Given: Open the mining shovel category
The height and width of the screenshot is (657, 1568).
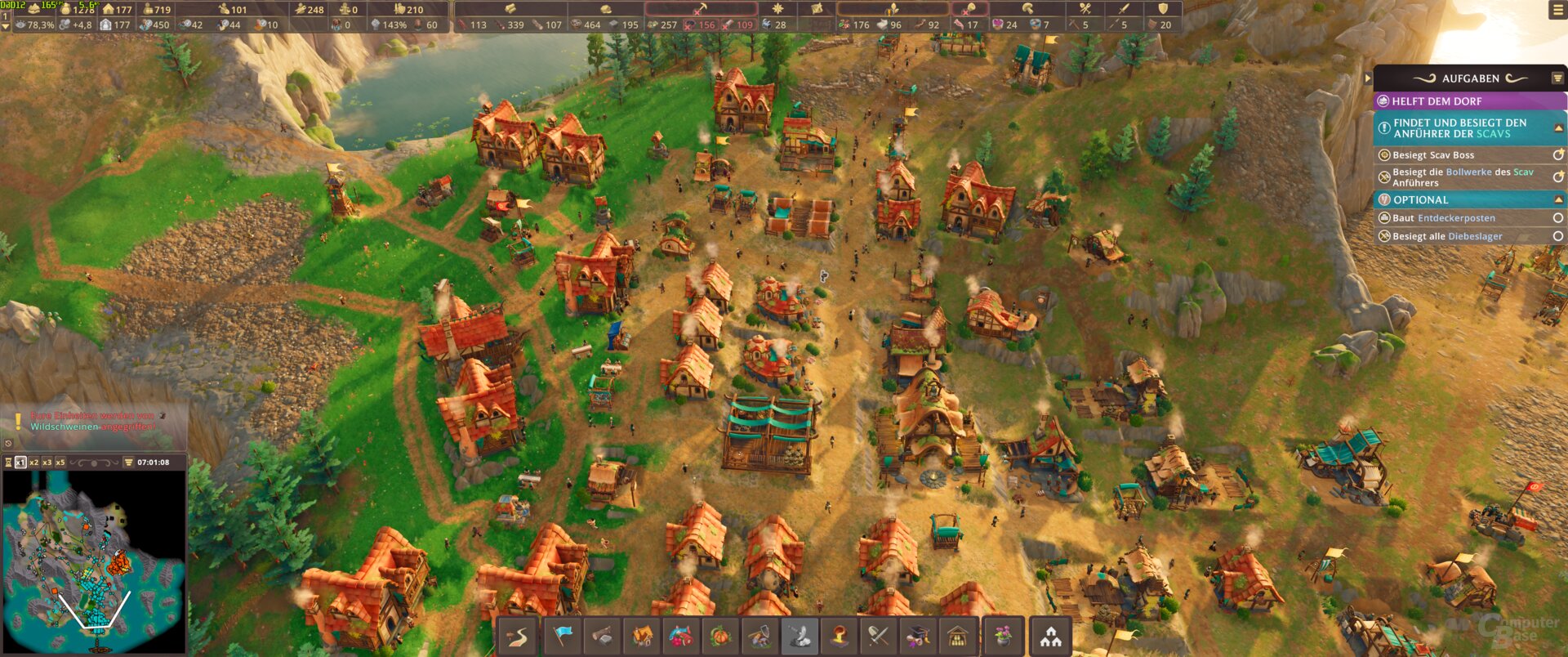Looking at the screenshot, I should click(x=759, y=636).
